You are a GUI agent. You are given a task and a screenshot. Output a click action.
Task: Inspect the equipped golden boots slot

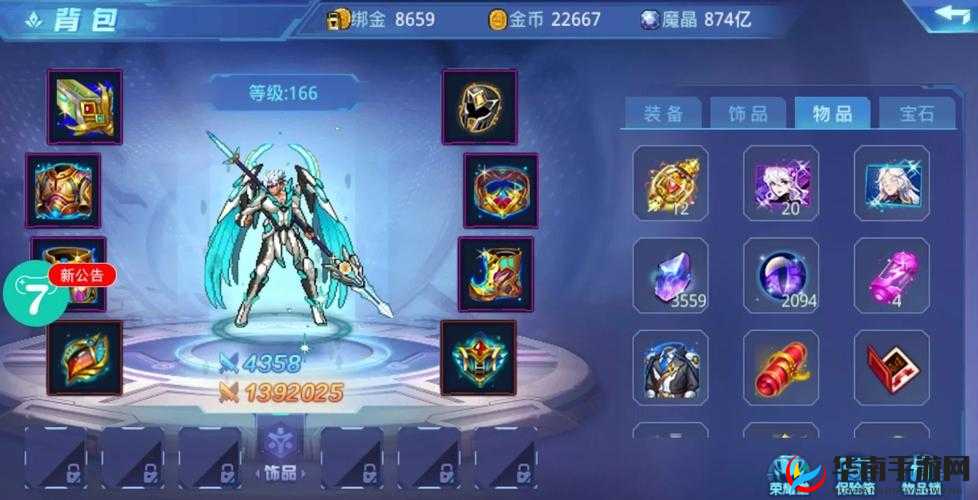pos(495,273)
